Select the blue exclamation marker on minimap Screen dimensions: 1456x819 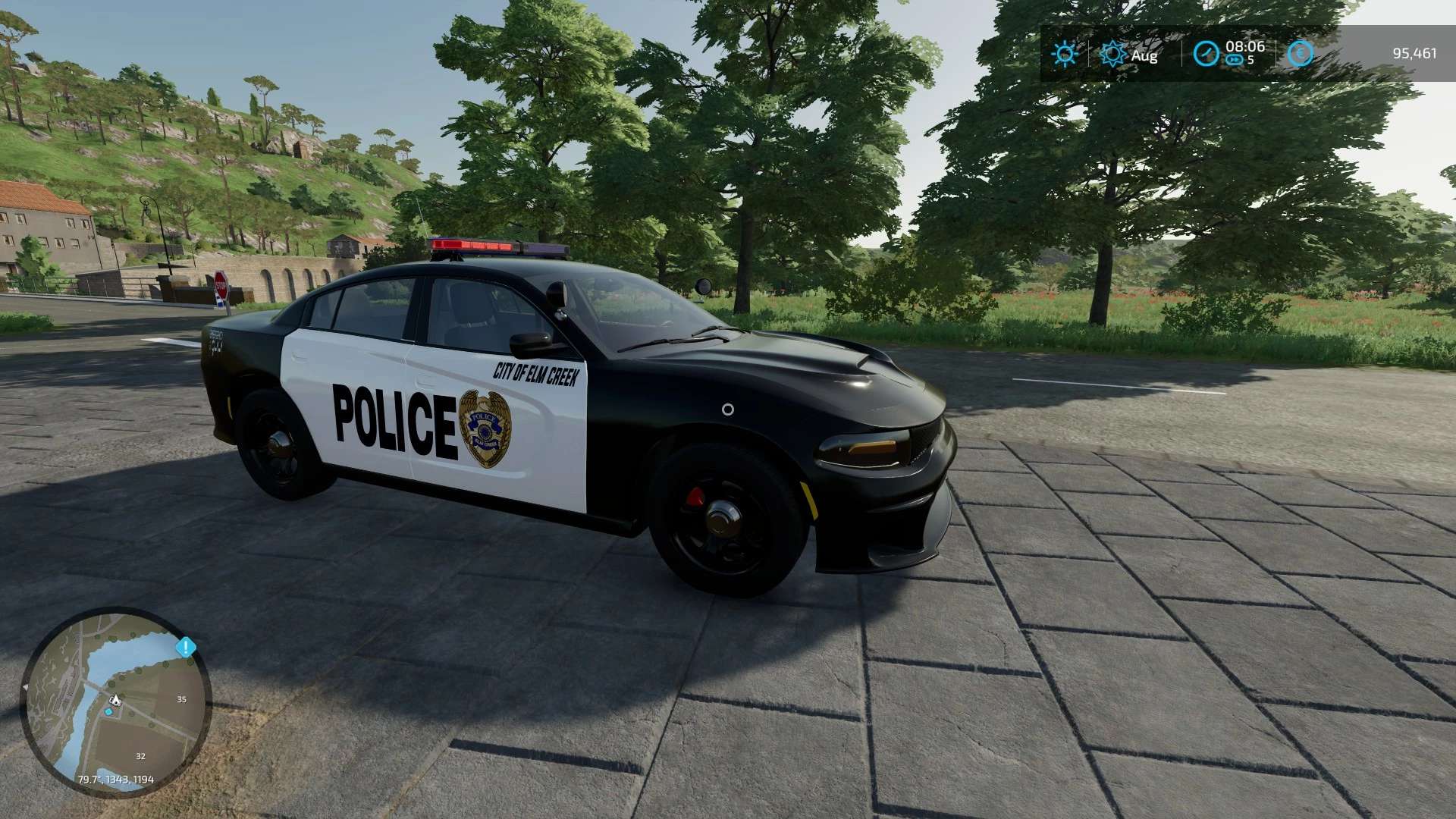coord(186,648)
